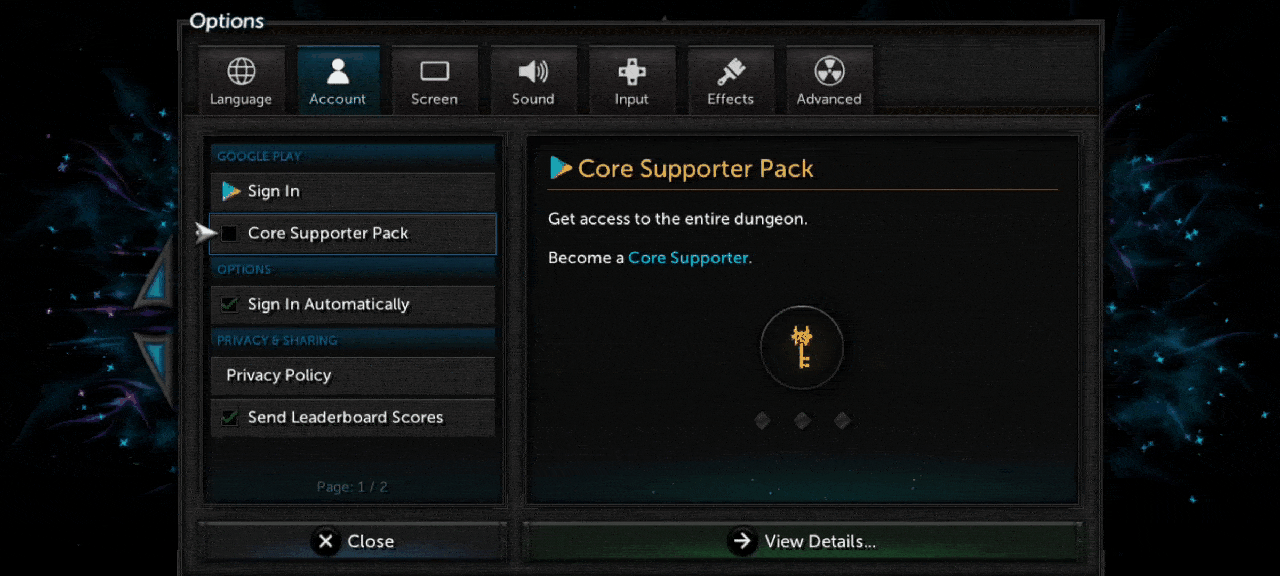Toggle Sign In Automatically checkbox
The image size is (1280, 576).
[230, 304]
